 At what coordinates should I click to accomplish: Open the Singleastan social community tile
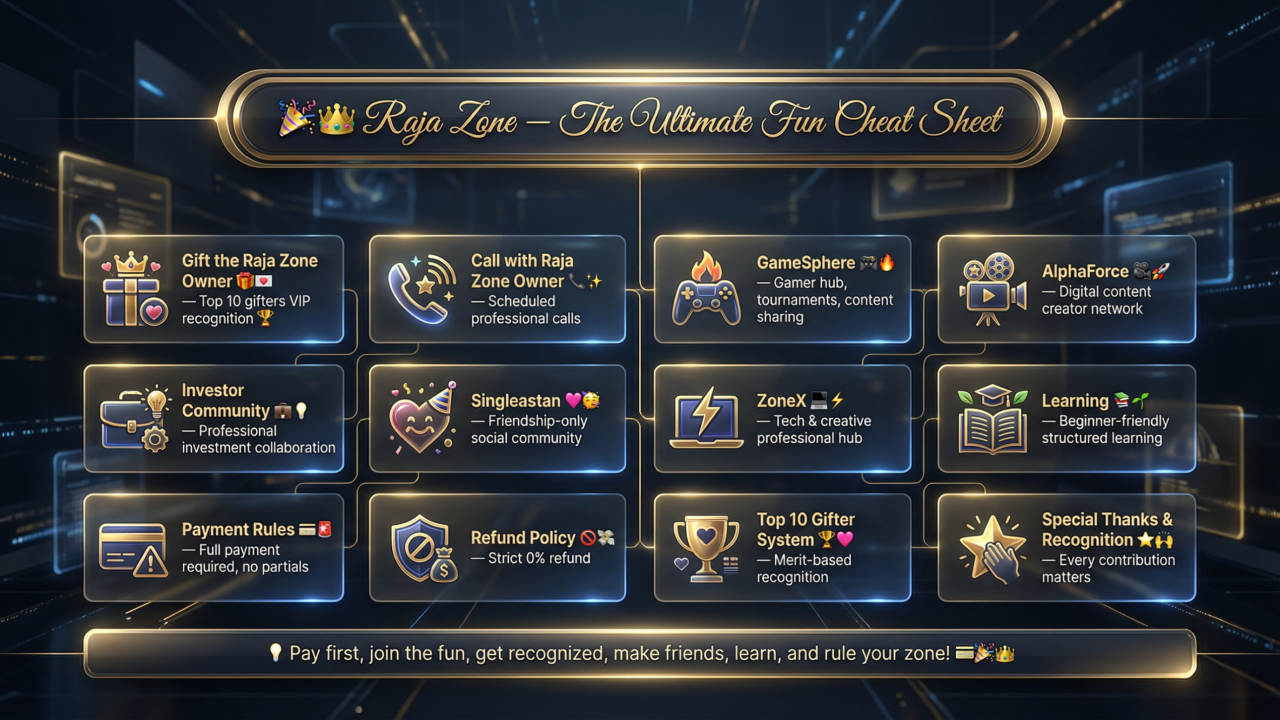497,418
